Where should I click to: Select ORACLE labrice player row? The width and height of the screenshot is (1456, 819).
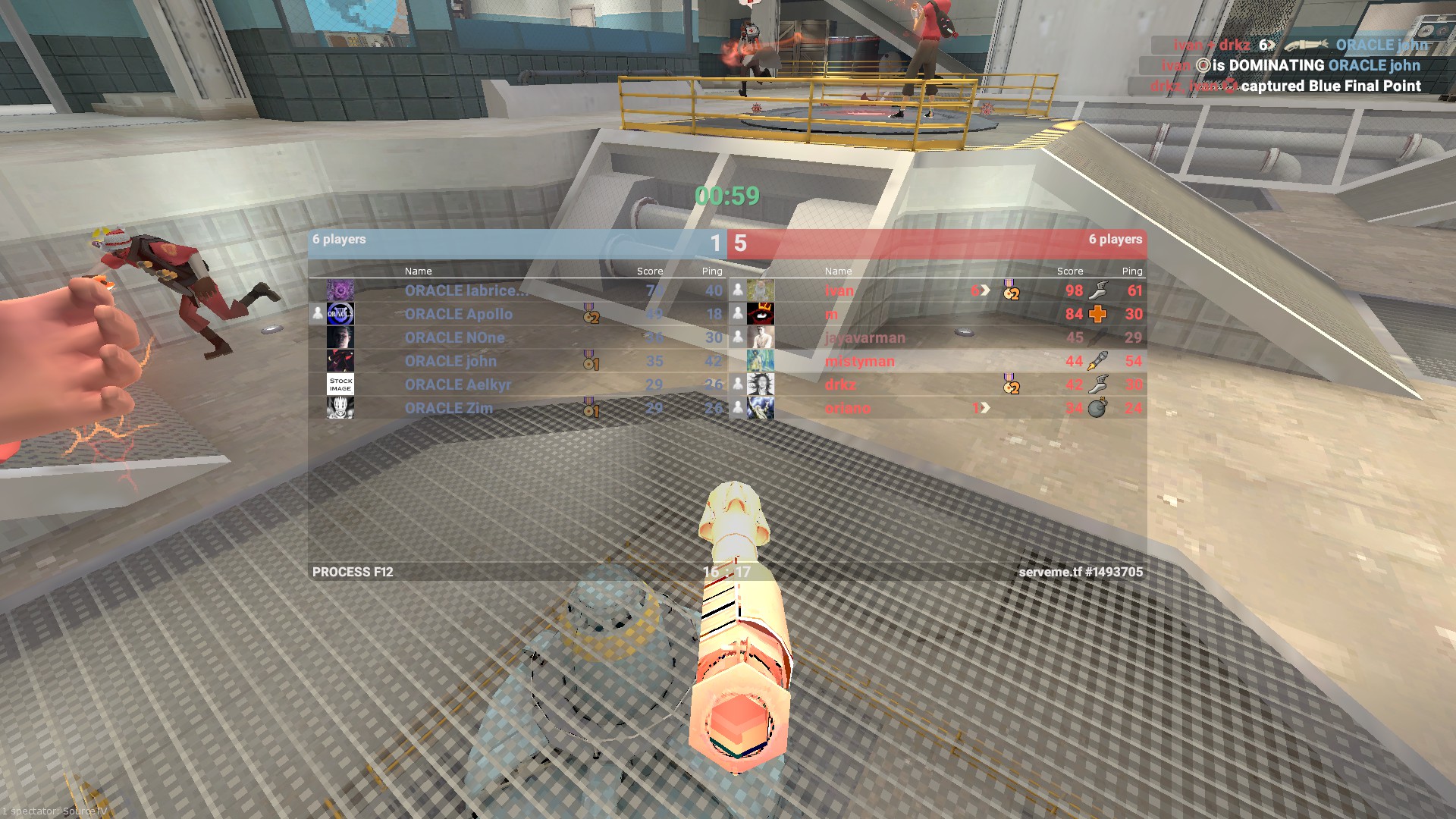tap(466, 290)
